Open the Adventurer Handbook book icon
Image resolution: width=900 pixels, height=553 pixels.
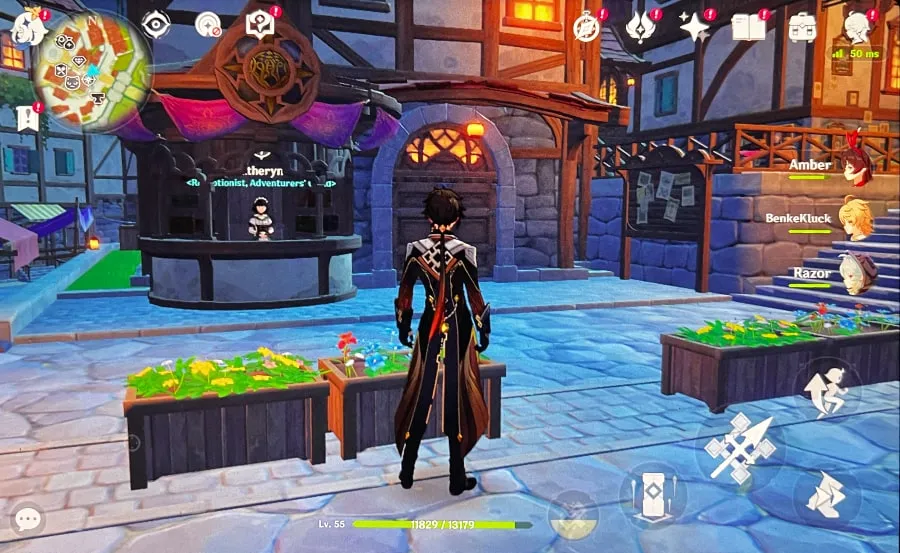pyautogui.click(x=748, y=26)
